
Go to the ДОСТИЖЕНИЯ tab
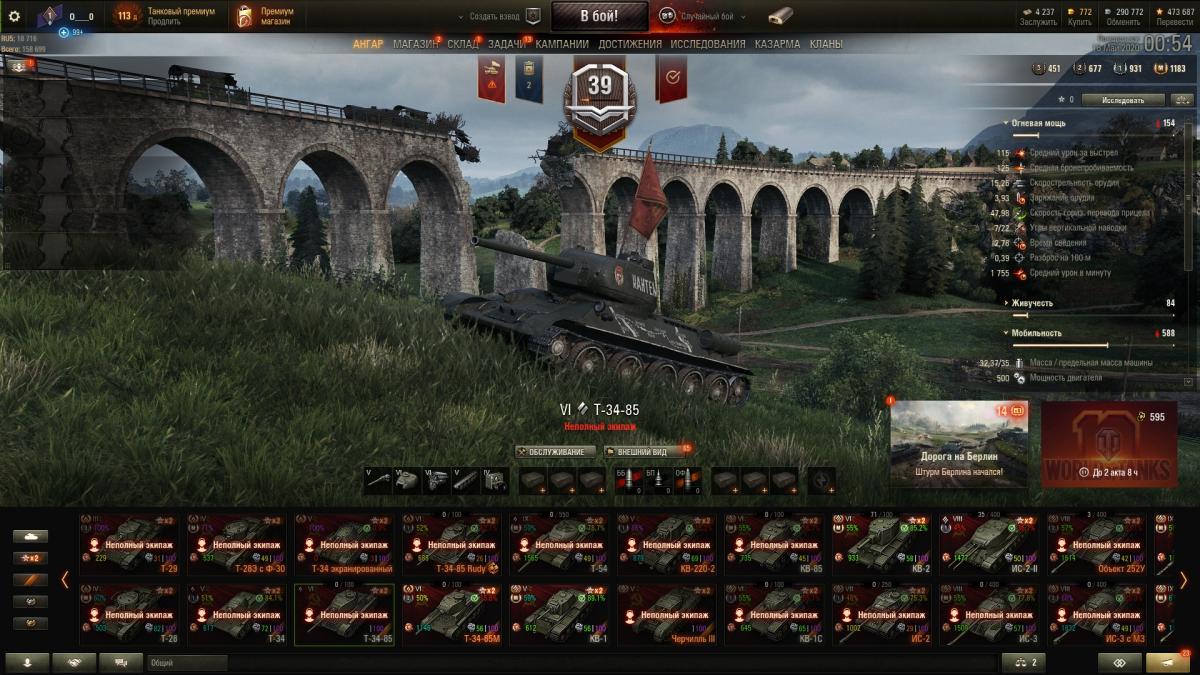pos(629,45)
